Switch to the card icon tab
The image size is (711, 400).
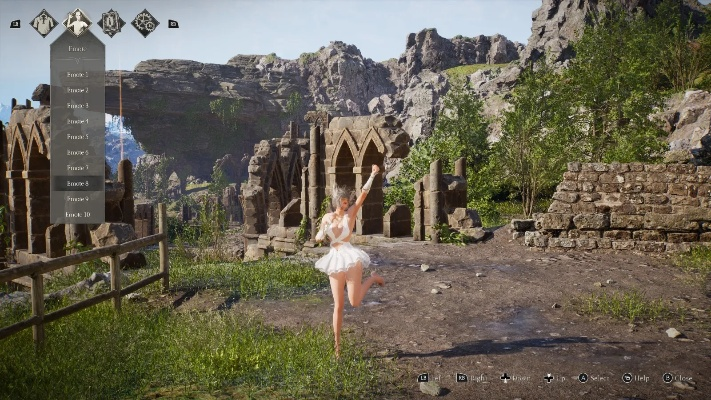tap(111, 22)
